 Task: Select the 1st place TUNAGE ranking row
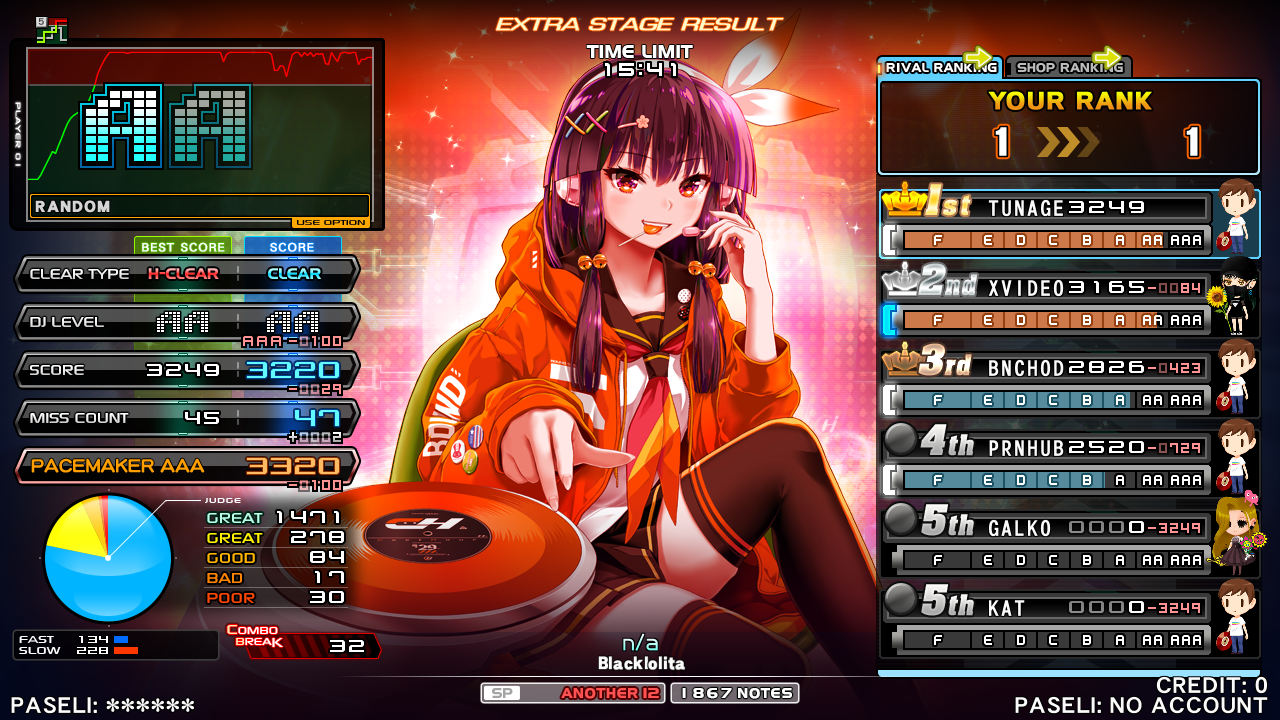coord(1046,222)
